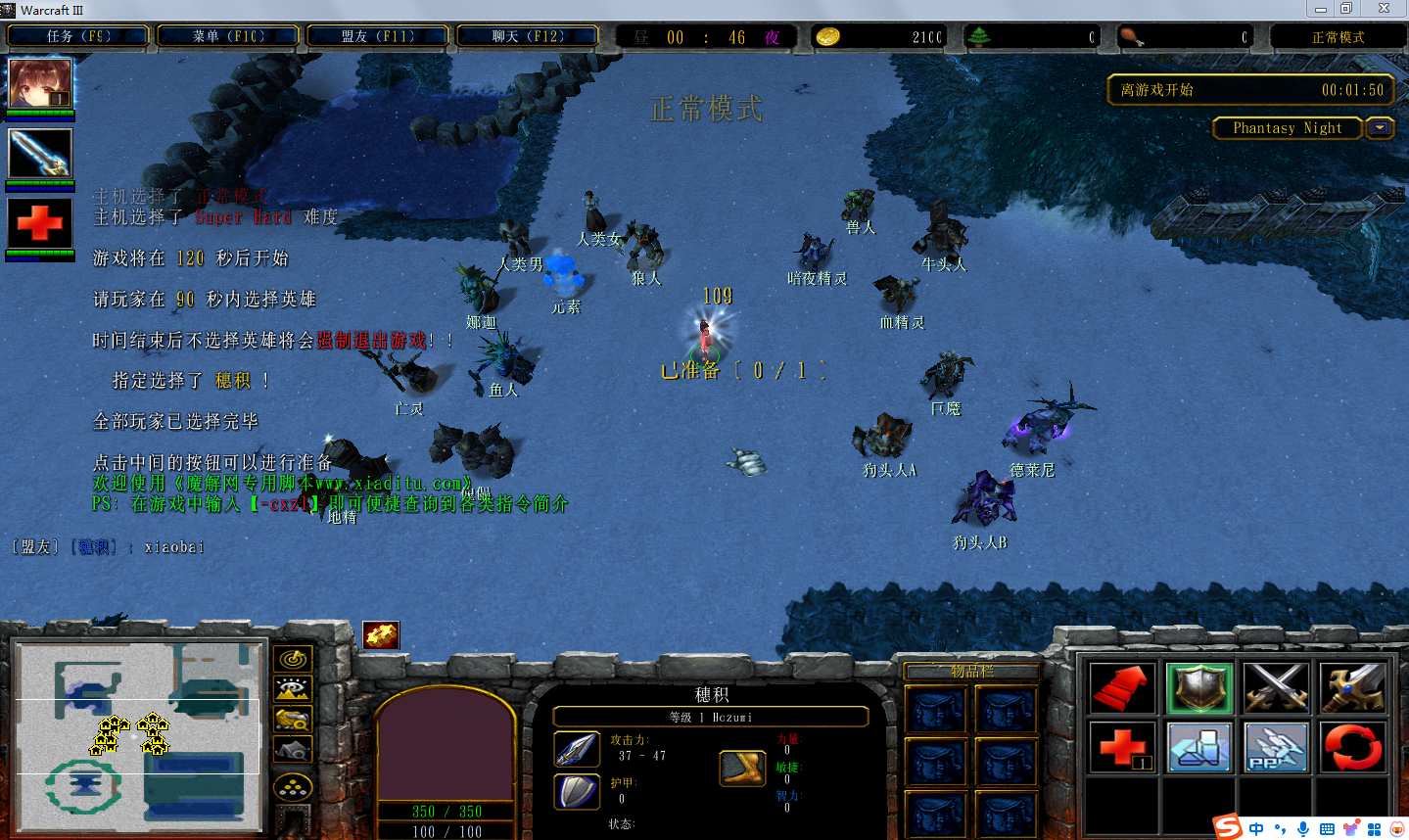Click the gold fist buff icon

(381, 635)
